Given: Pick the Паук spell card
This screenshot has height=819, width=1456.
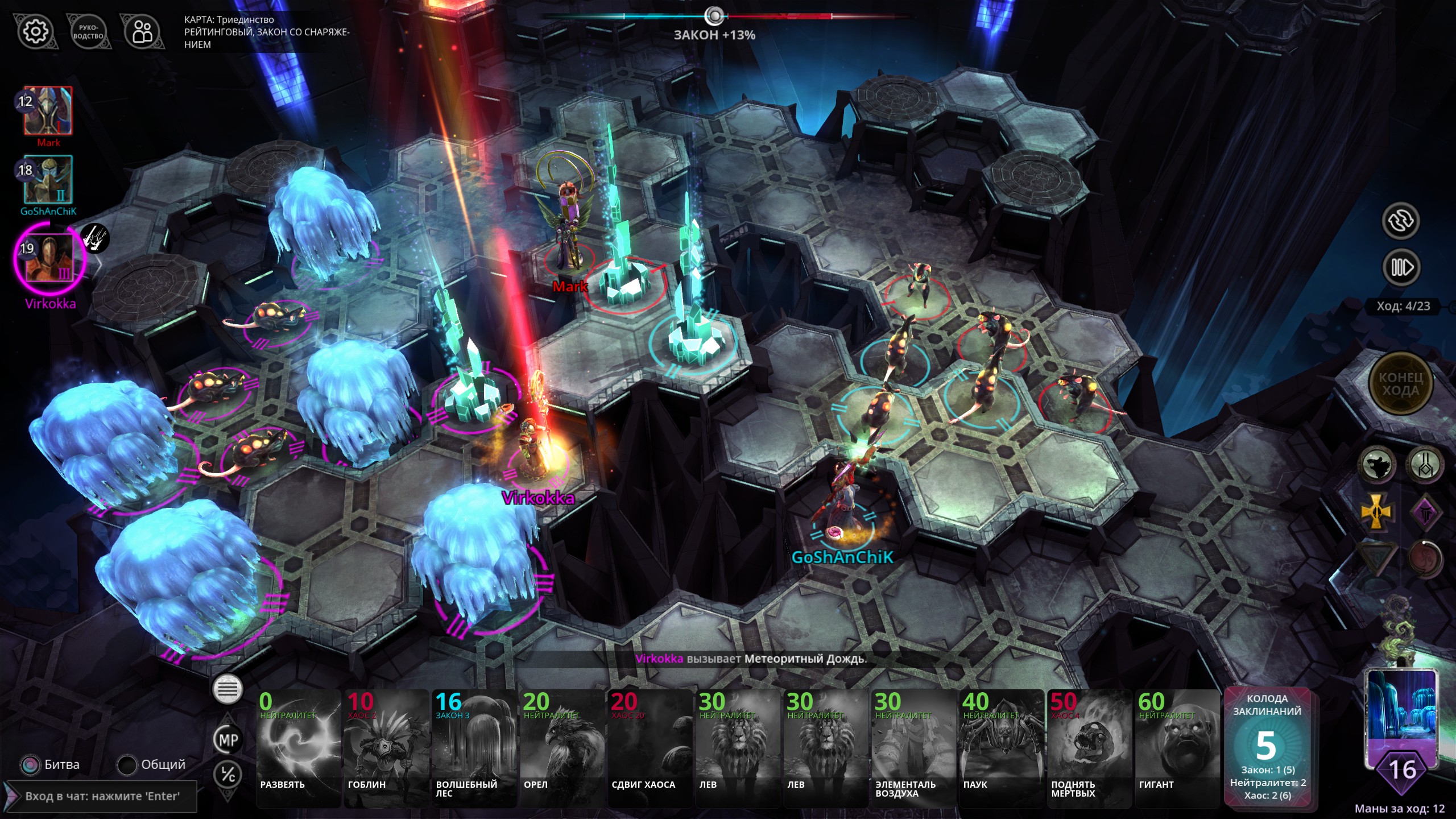Looking at the screenshot, I should pos(1002,748).
